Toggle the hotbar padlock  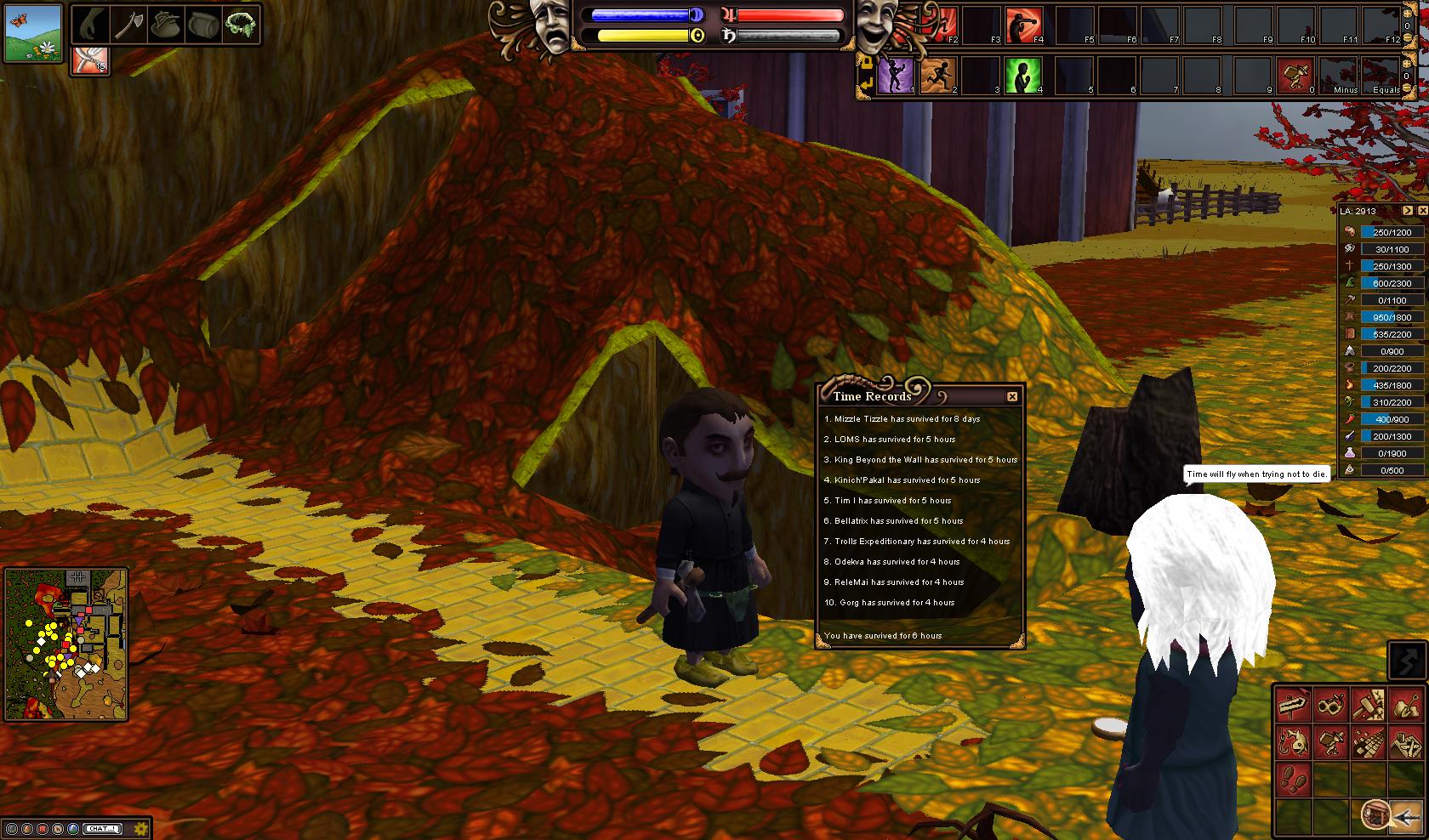866,61
